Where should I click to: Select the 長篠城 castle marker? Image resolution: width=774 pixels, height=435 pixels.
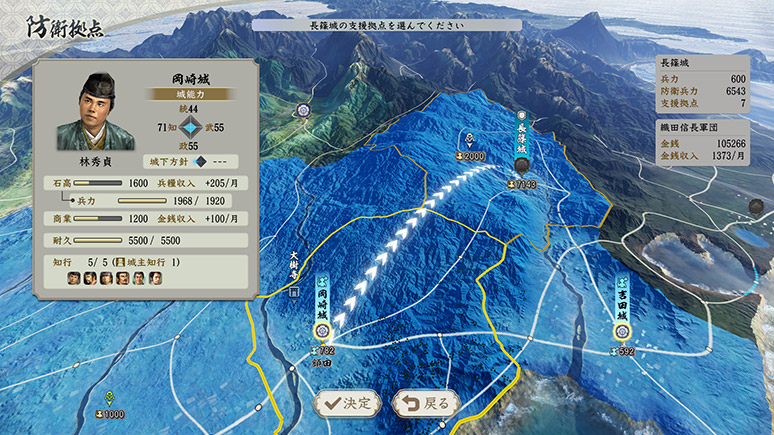(x=521, y=165)
